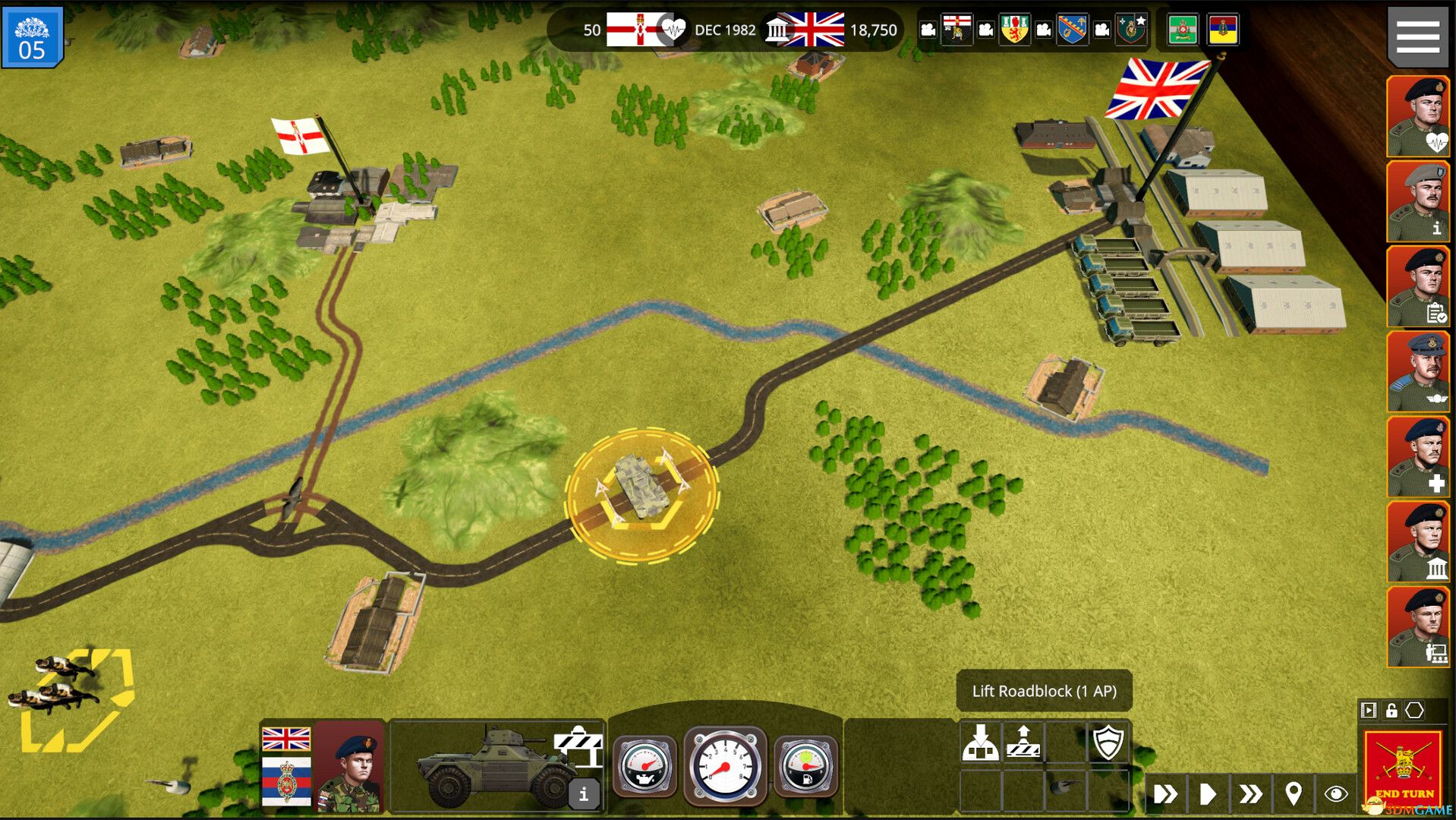Select the armoured car on the highlighted hex
1456x820 pixels.
[x=641, y=486]
